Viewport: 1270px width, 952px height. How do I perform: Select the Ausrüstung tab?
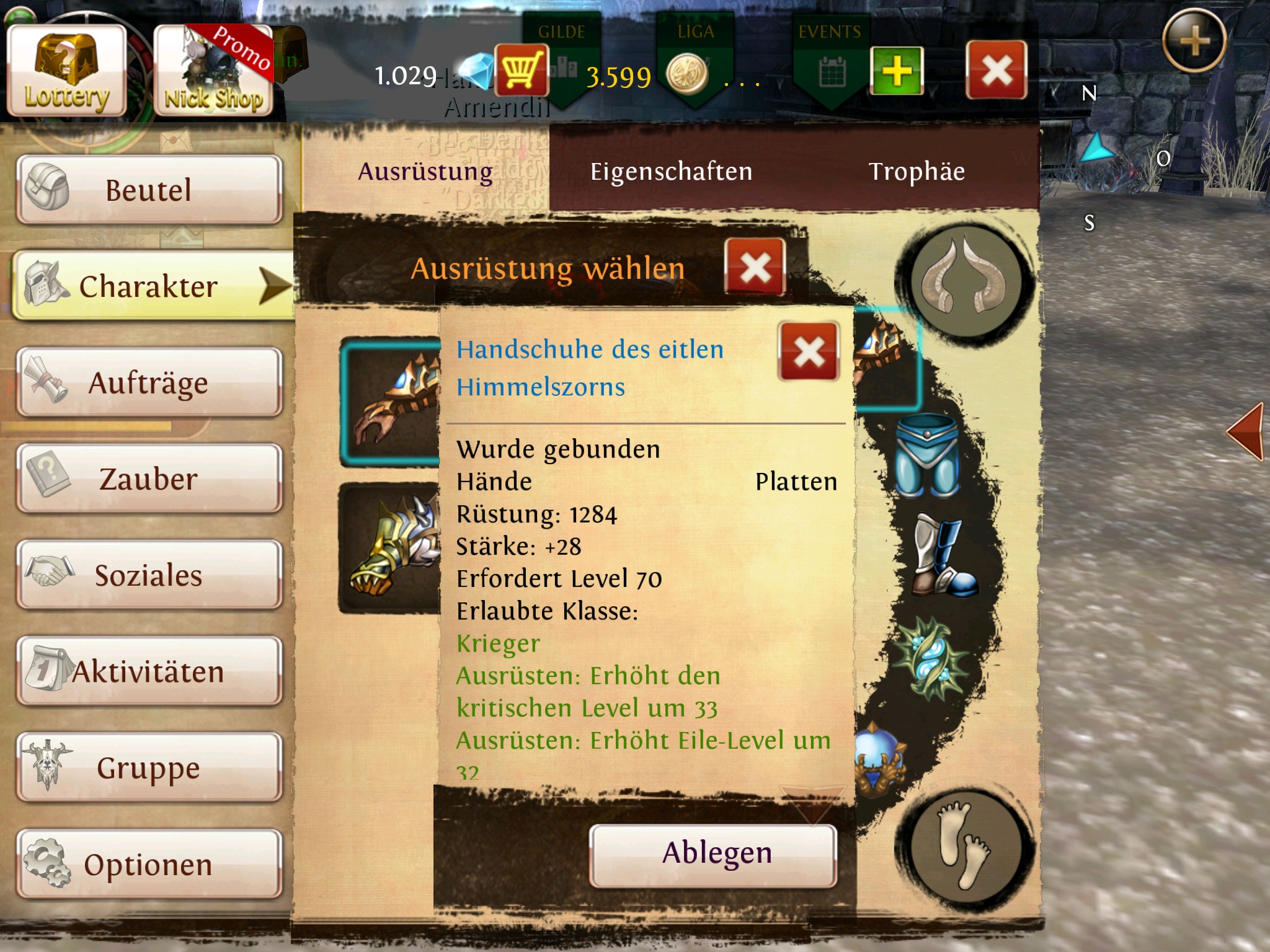click(425, 172)
